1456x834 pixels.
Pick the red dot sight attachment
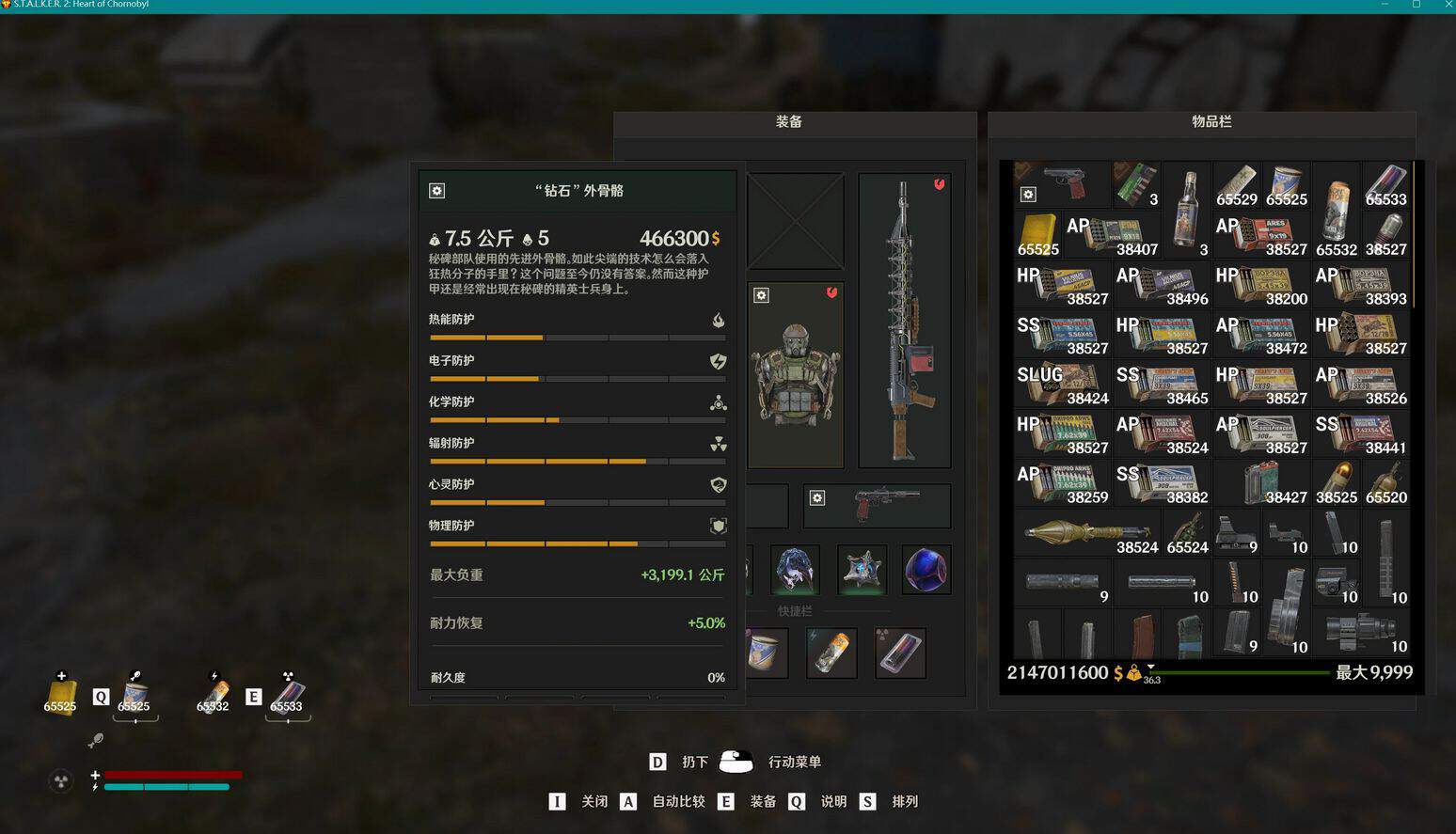click(x=1236, y=533)
